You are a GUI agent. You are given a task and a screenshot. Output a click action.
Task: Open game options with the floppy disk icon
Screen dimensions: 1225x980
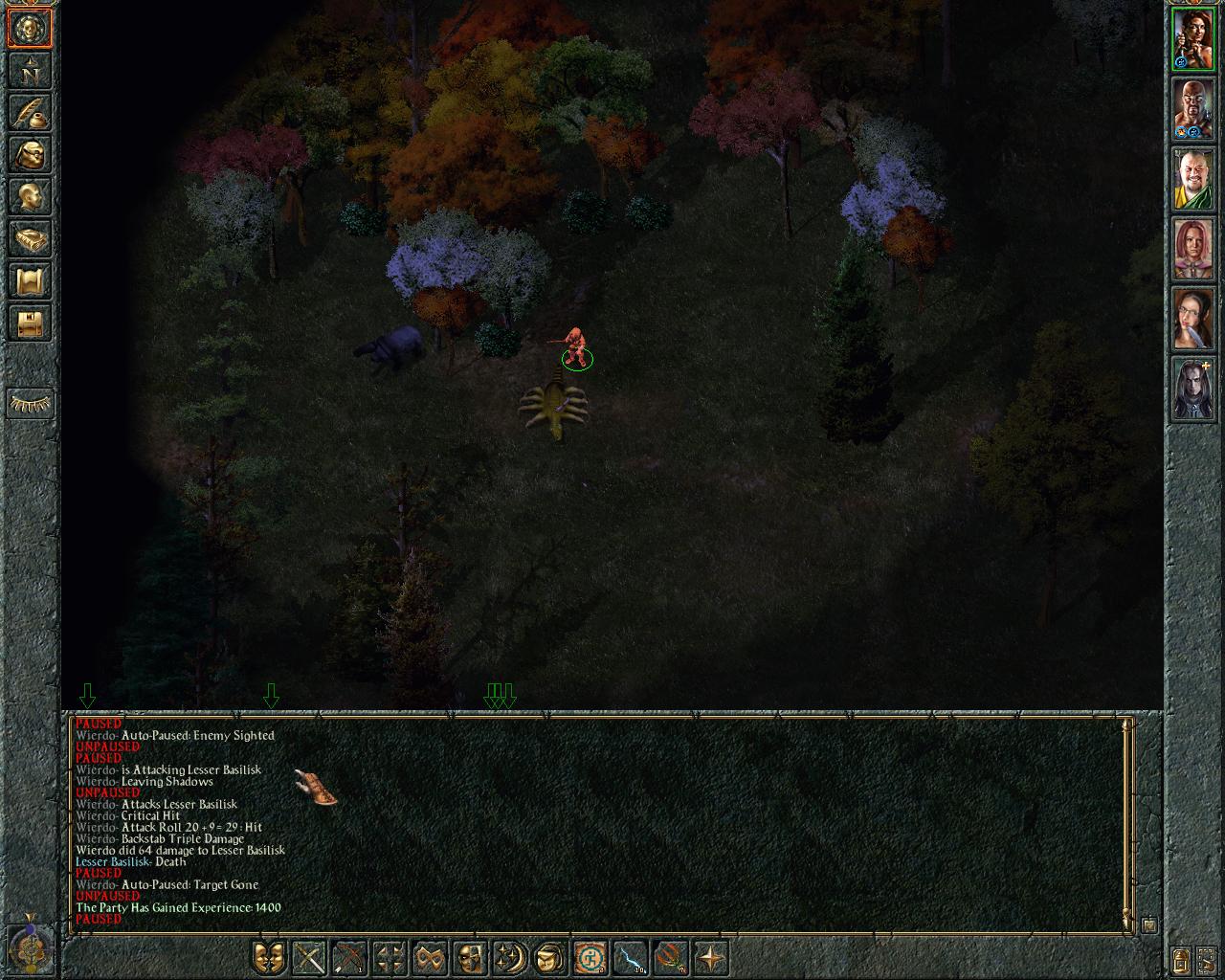coord(30,323)
